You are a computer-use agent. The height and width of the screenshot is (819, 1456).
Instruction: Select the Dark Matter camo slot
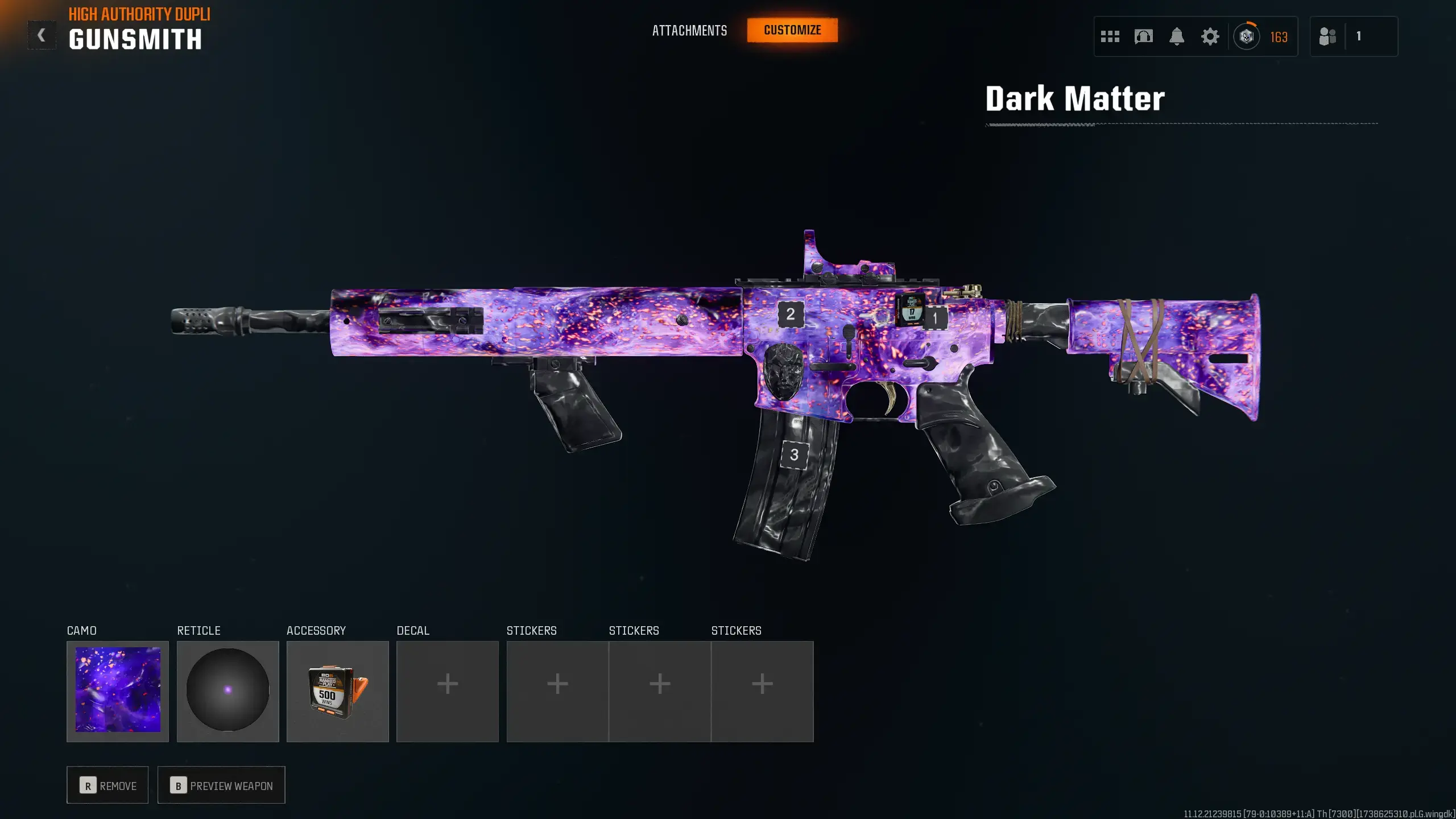[118, 691]
